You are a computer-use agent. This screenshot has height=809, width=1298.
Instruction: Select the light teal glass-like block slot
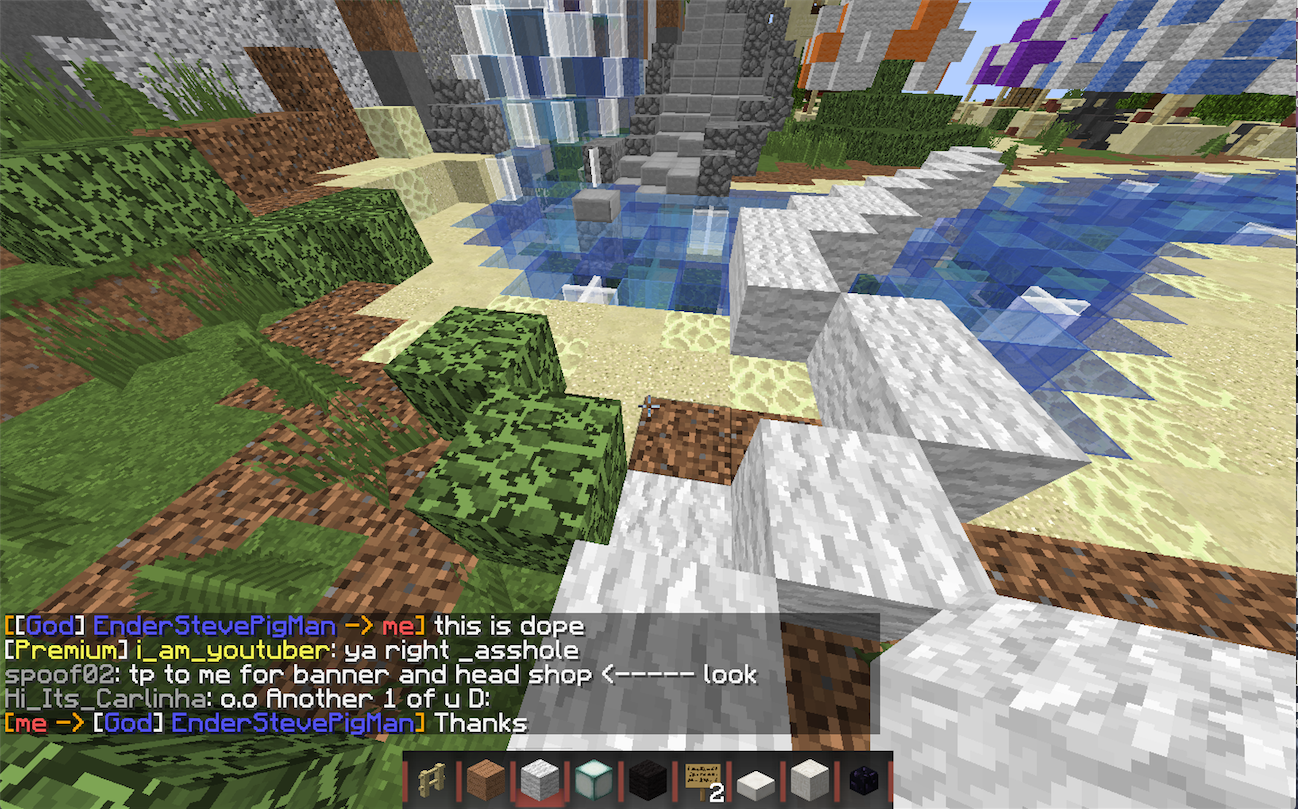point(591,779)
